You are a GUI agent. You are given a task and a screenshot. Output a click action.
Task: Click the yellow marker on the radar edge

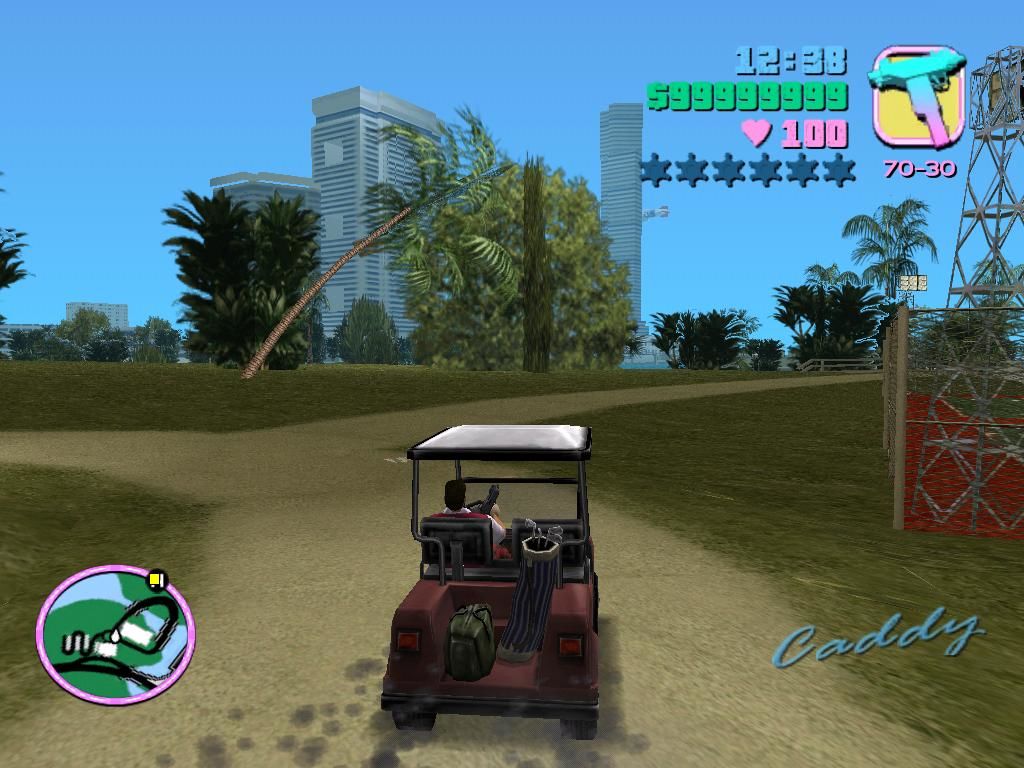(x=155, y=578)
